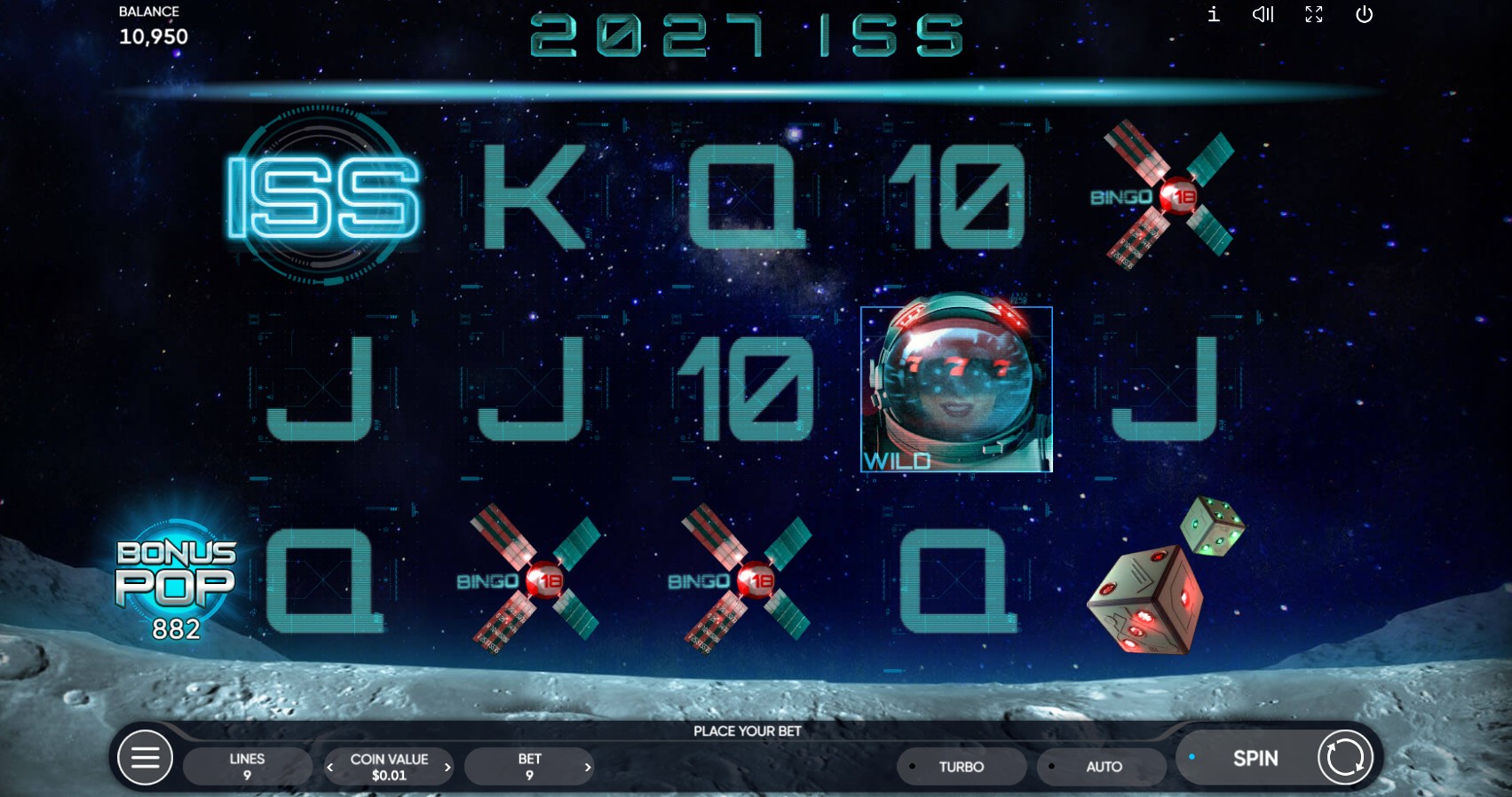
Task: Open the hamburger menu
Action: tap(146, 757)
